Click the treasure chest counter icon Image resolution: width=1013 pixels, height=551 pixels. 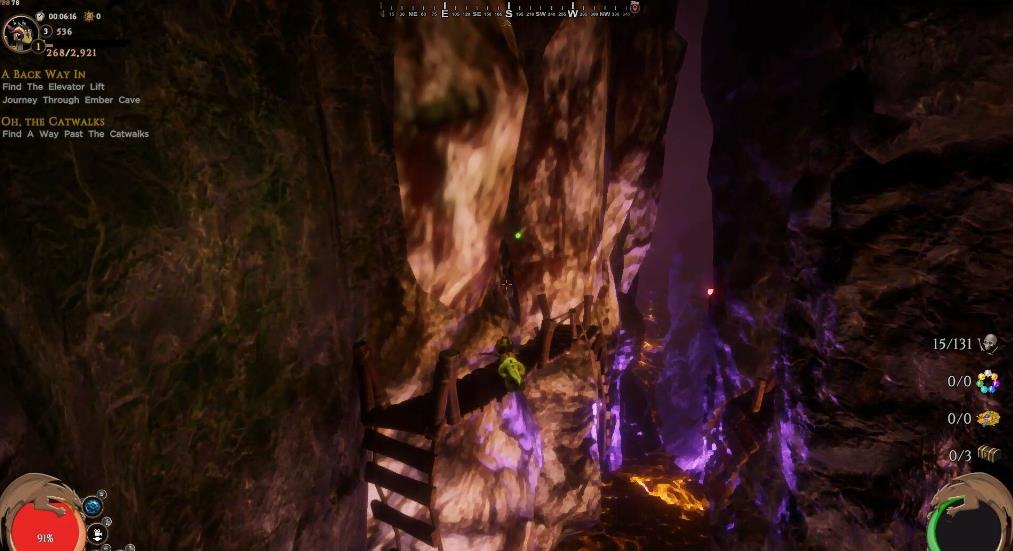pyautogui.click(x=988, y=454)
